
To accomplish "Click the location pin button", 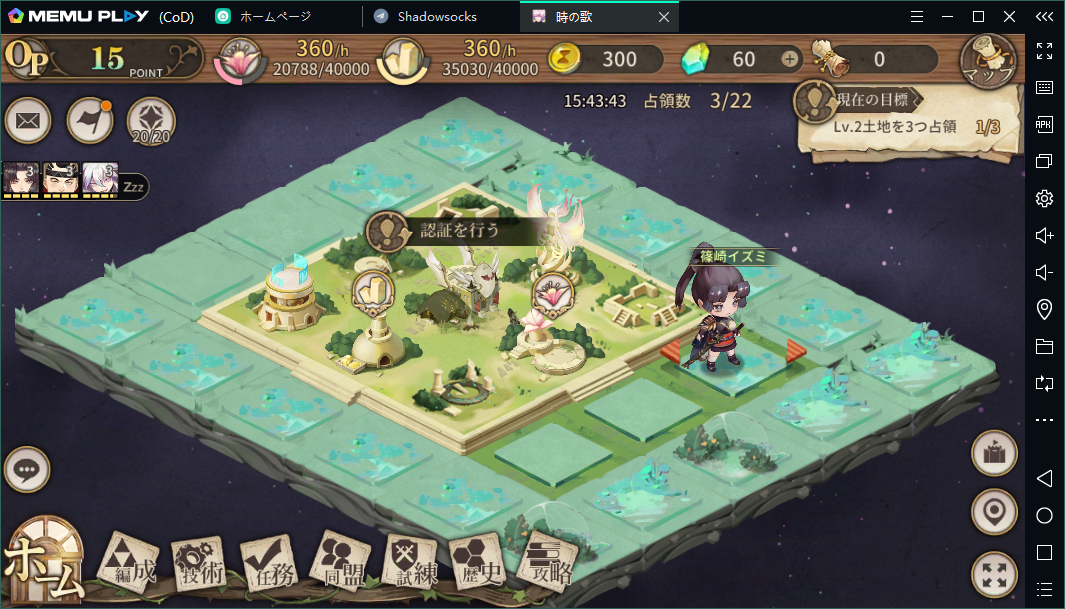I will 994,512.
